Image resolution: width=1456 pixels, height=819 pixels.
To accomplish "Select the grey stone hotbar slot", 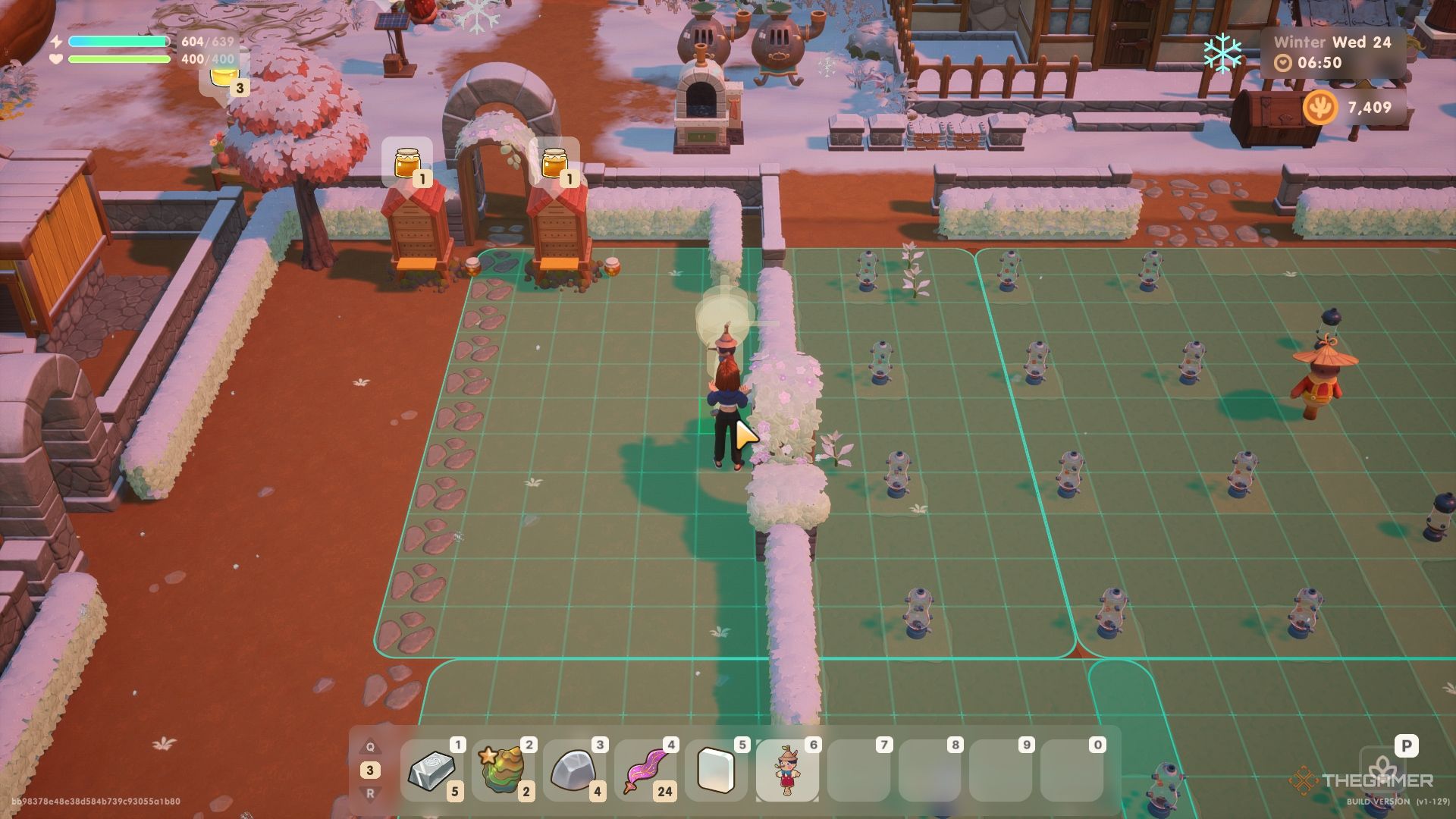I will point(574,770).
